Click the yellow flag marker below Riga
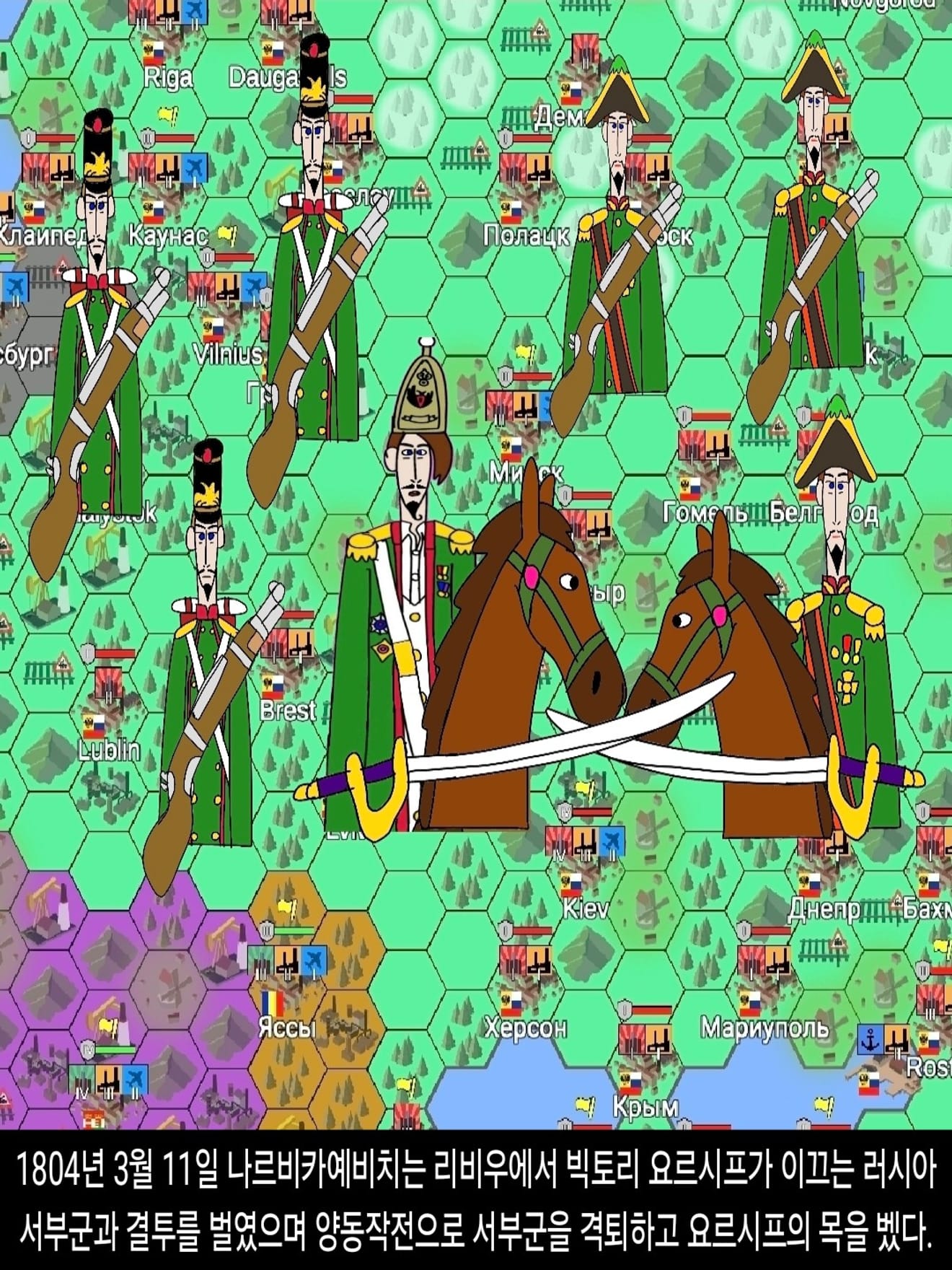The width and height of the screenshot is (952, 1270). click(166, 114)
